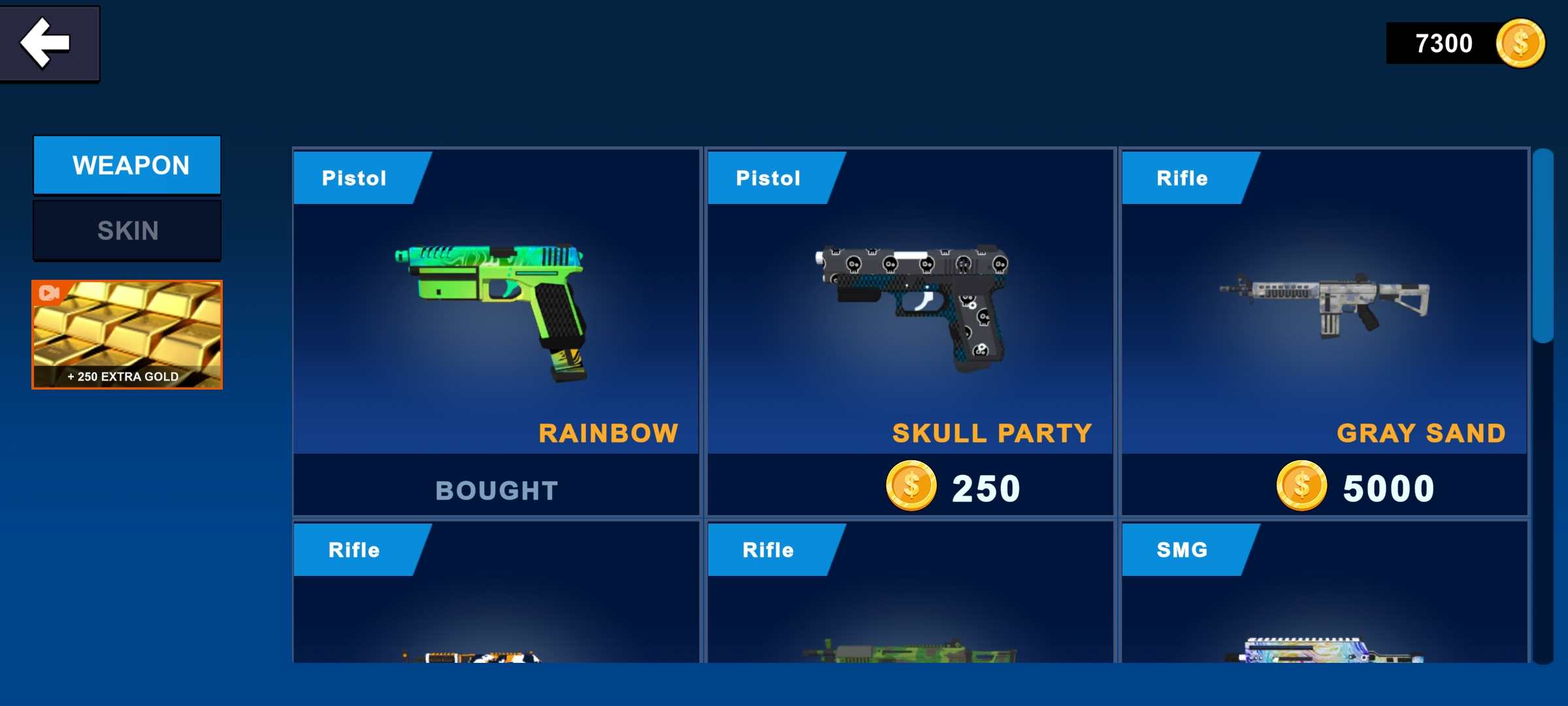
Task: Open the SKIN tab
Action: tap(127, 231)
